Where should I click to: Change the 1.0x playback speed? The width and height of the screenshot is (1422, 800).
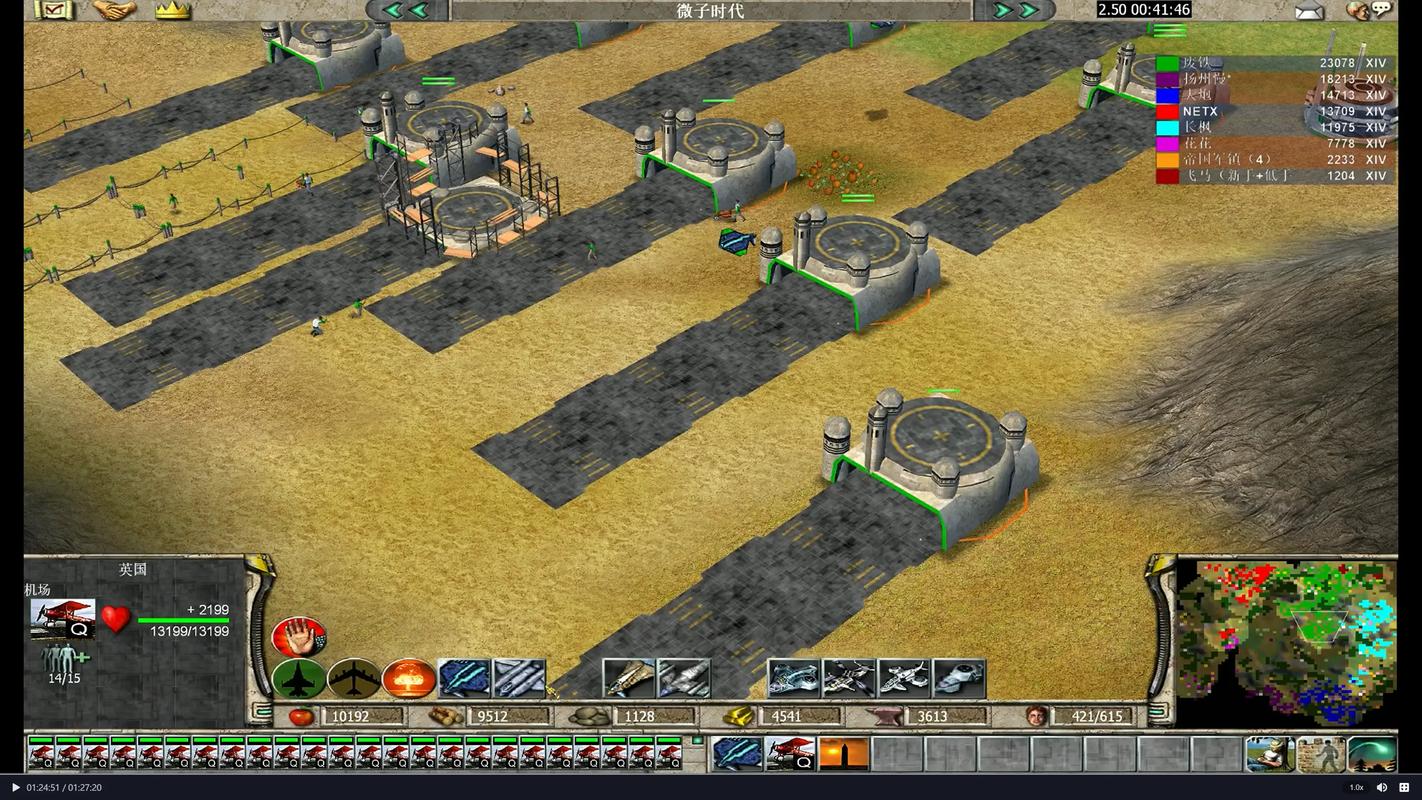pyautogui.click(x=1356, y=787)
